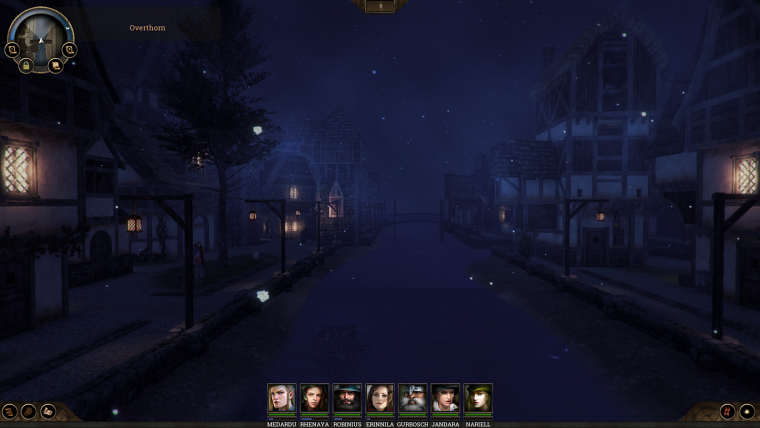The image size is (760, 428).
Task: Open the map scroll button under minimap
Action: 55,66
